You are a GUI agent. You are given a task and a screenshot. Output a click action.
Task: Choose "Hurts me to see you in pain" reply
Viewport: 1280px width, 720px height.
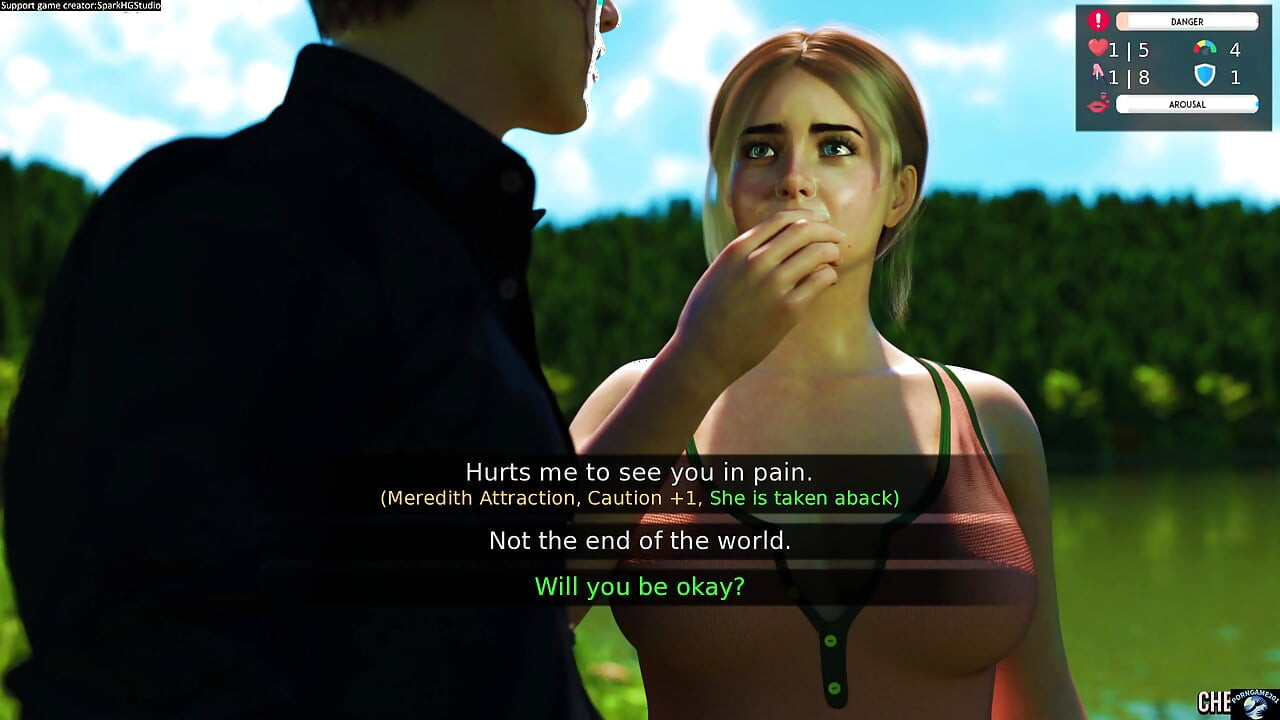coord(639,472)
